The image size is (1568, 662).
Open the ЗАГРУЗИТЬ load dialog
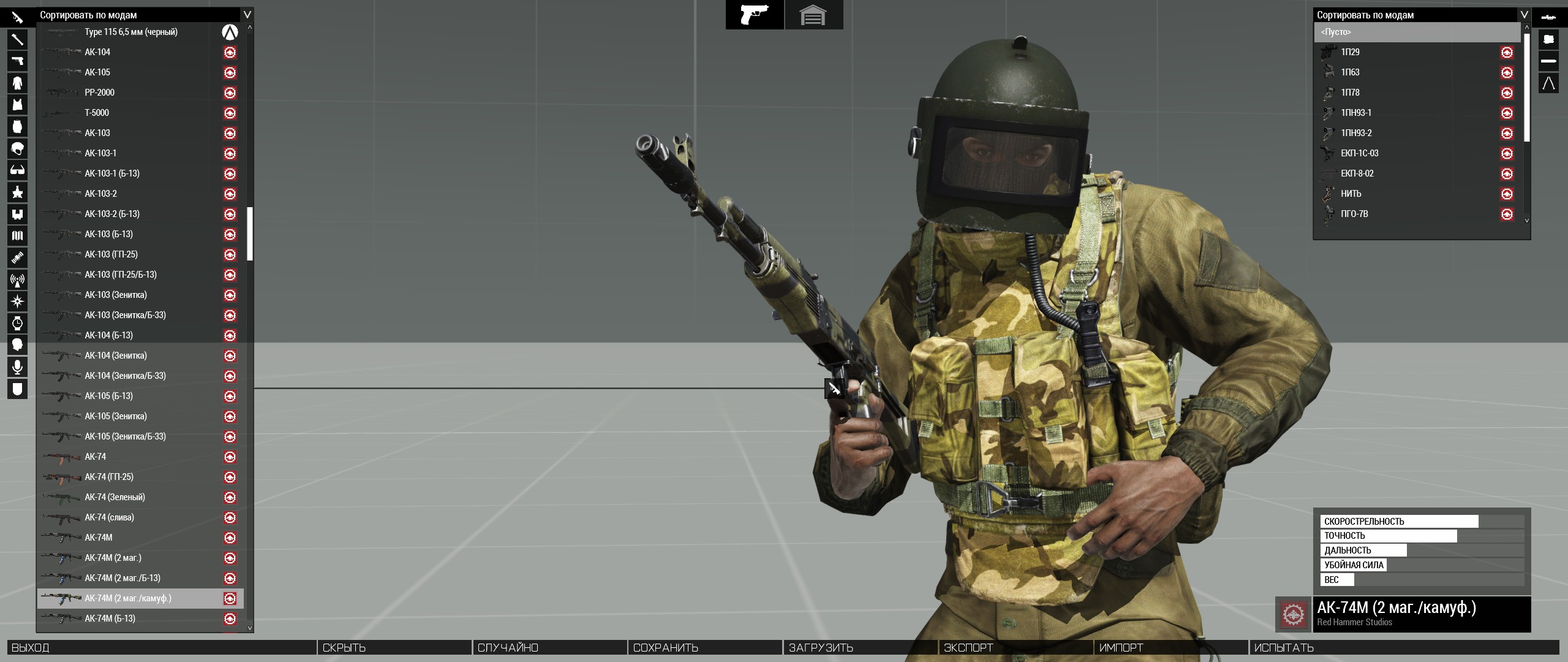(x=821, y=648)
